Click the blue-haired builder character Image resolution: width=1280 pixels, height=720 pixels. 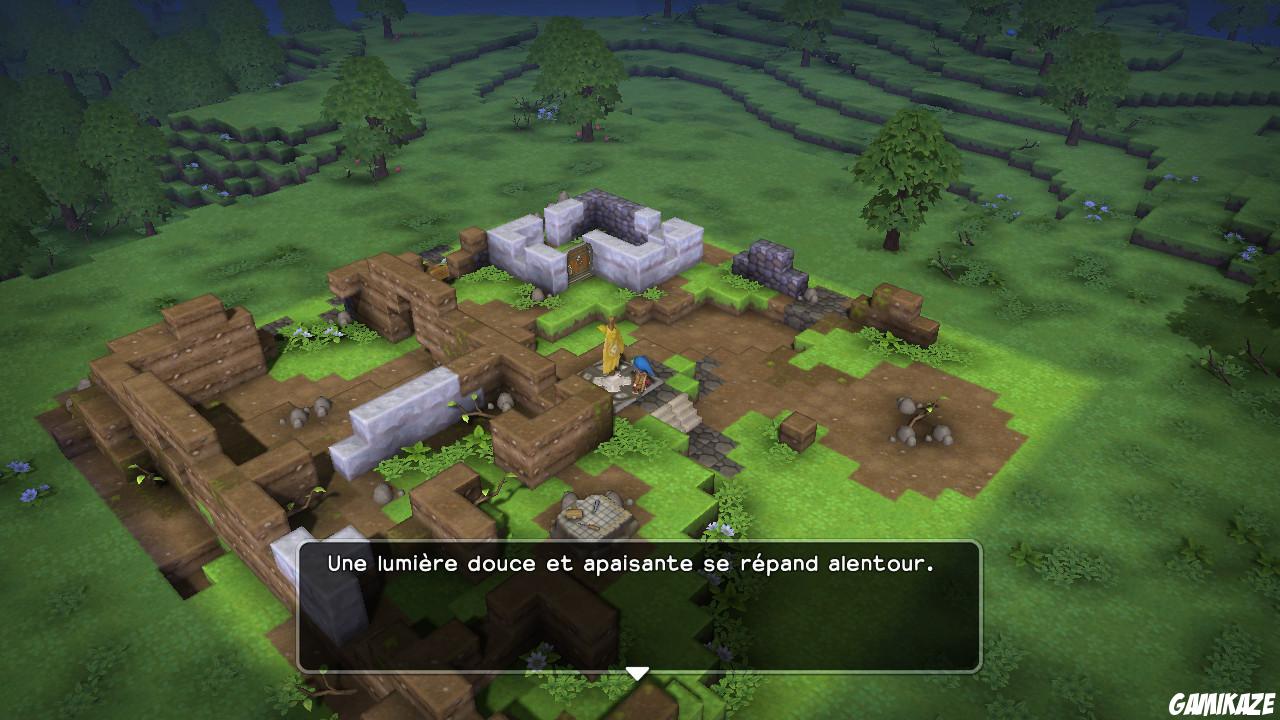pyautogui.click(x=641, y=365)
